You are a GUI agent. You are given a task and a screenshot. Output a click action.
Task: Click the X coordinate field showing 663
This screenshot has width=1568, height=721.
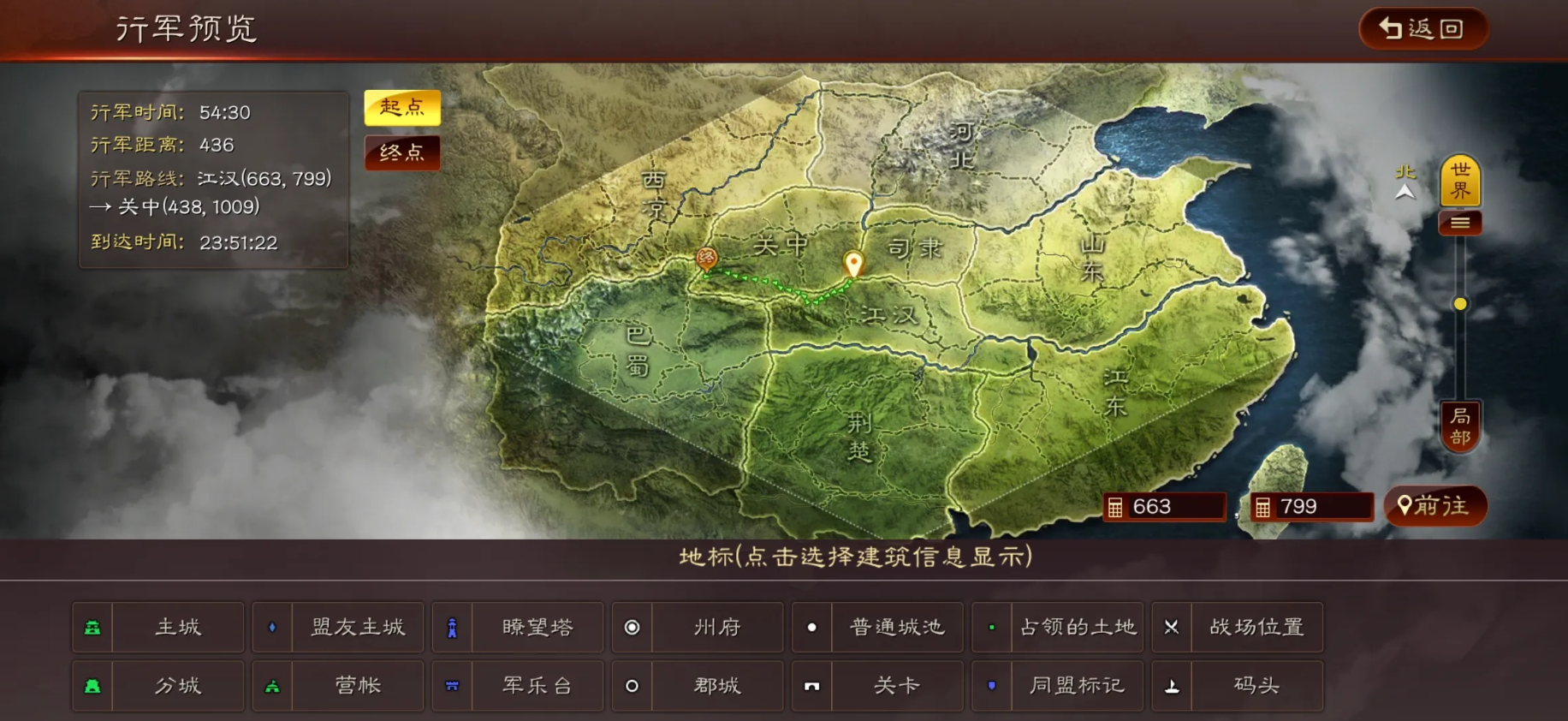pos(1166,506)
